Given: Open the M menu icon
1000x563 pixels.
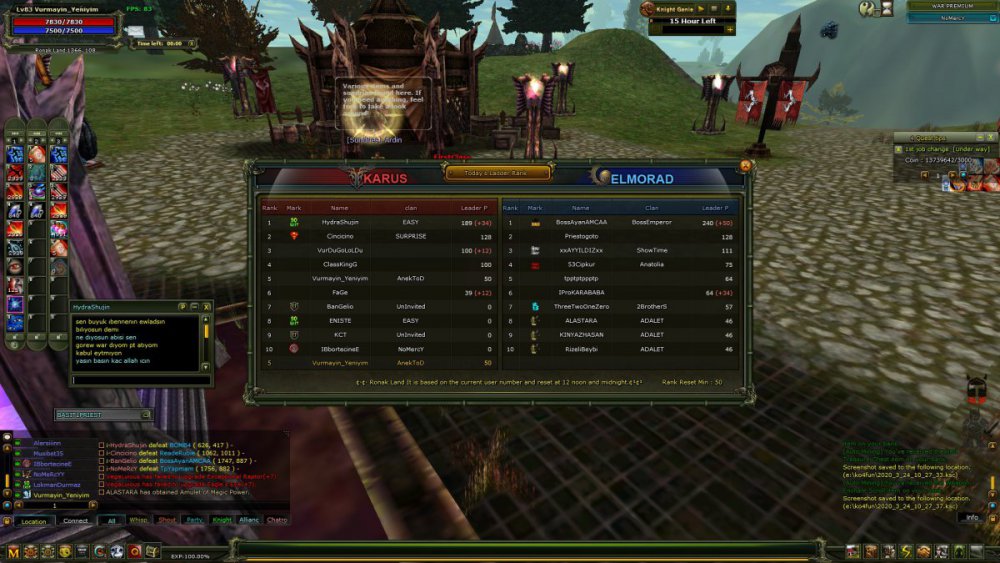Looking at the screenshot, I should 13,551.
